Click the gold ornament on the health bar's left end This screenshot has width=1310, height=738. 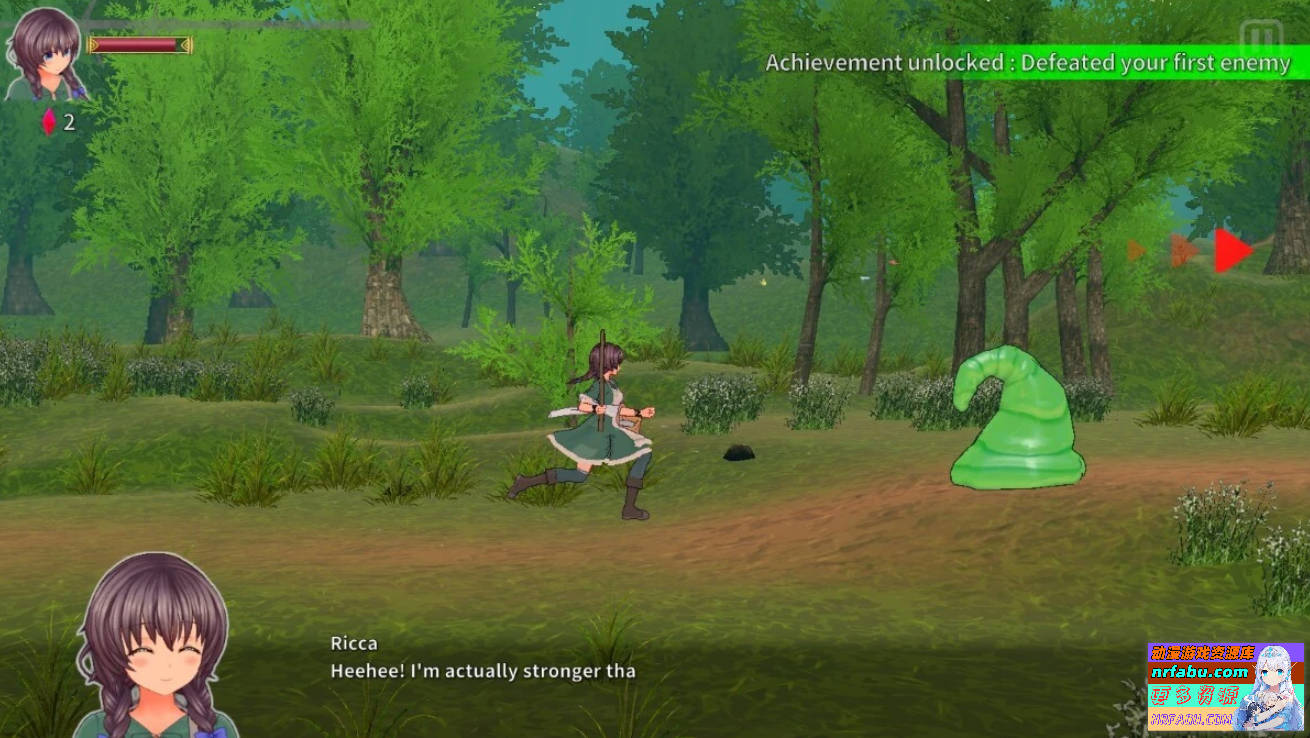click(x=93, y=44)
